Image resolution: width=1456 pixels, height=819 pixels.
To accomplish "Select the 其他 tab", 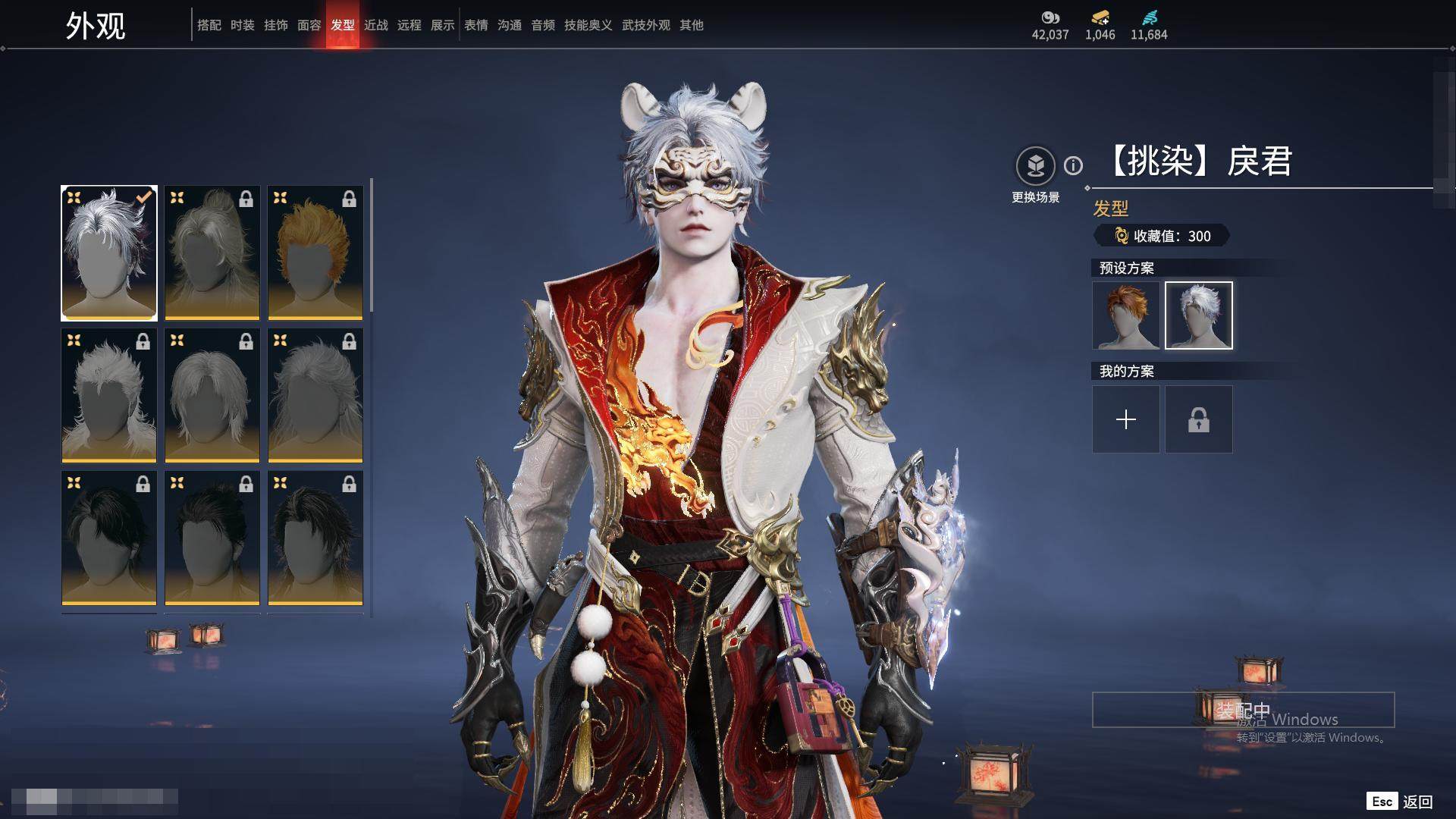I will 691,25.
